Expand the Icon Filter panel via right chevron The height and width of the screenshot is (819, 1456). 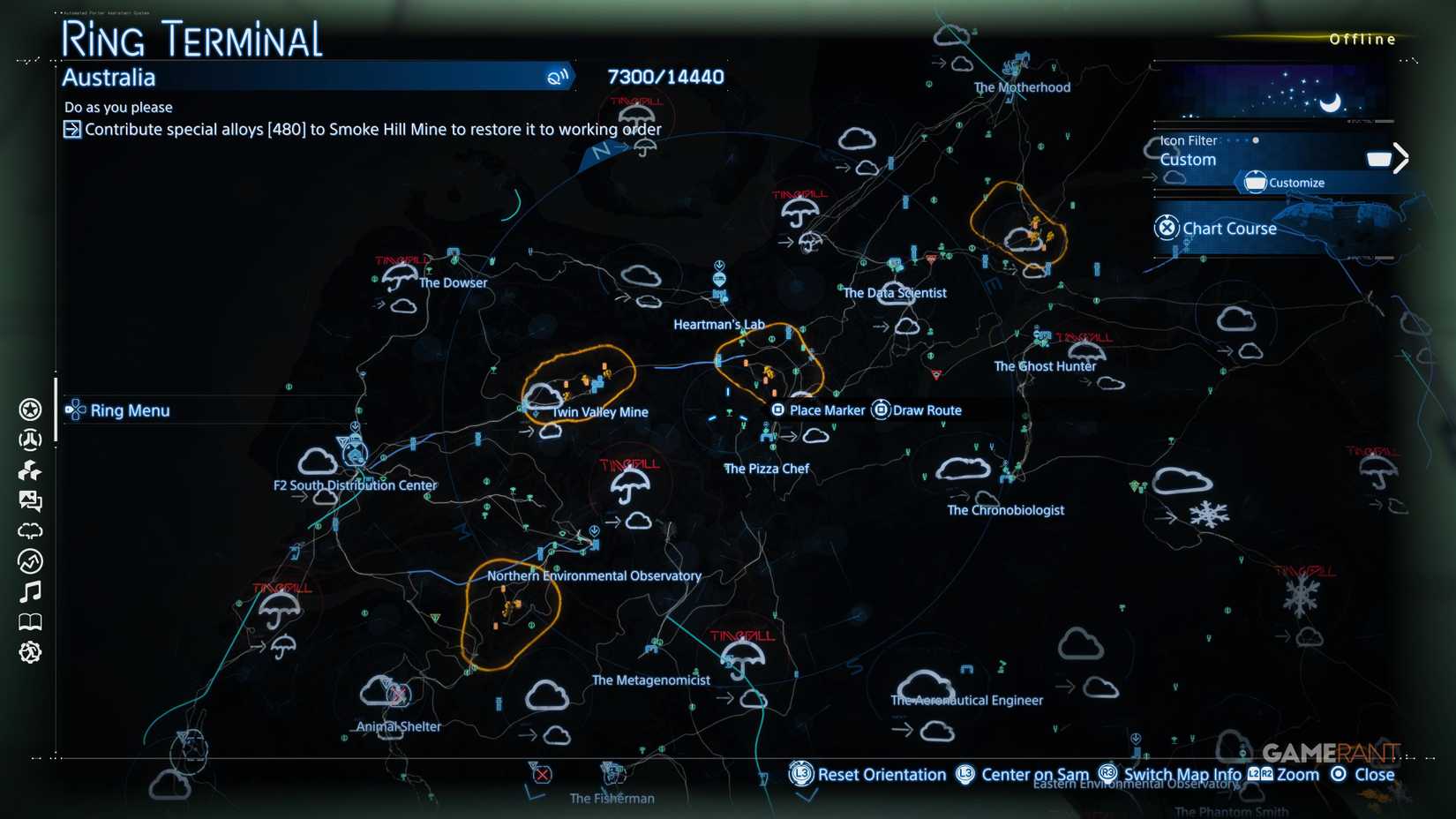tap(1400, 157)
